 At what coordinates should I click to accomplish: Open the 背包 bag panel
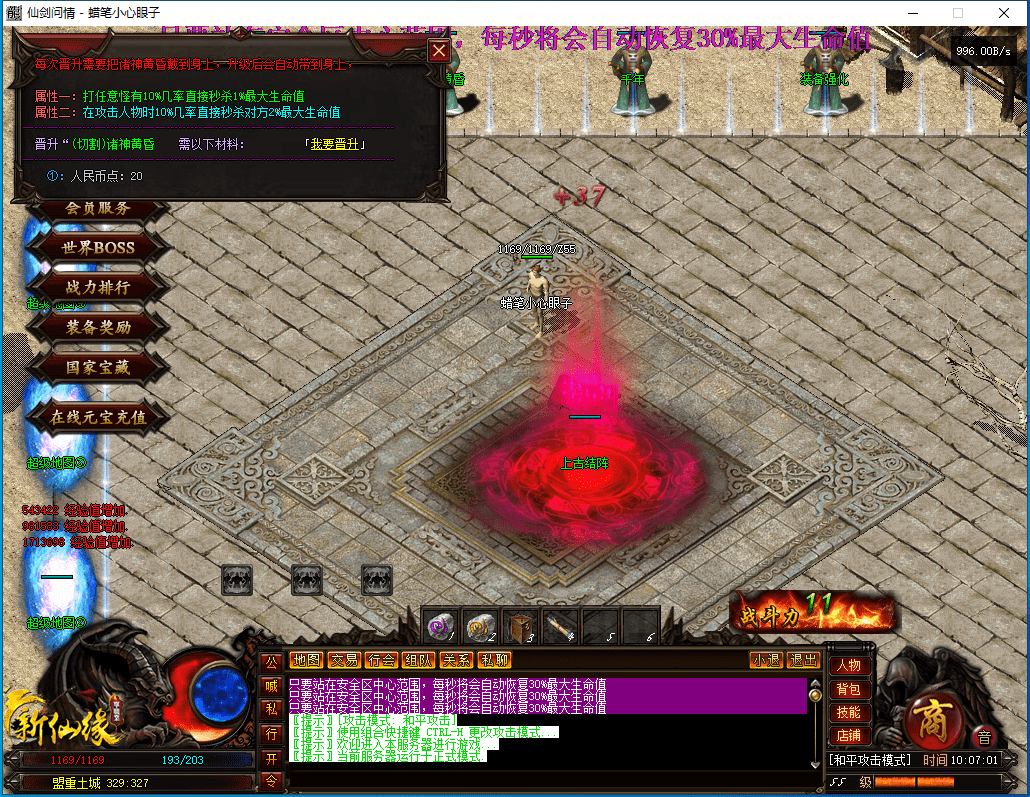[849, 690]
